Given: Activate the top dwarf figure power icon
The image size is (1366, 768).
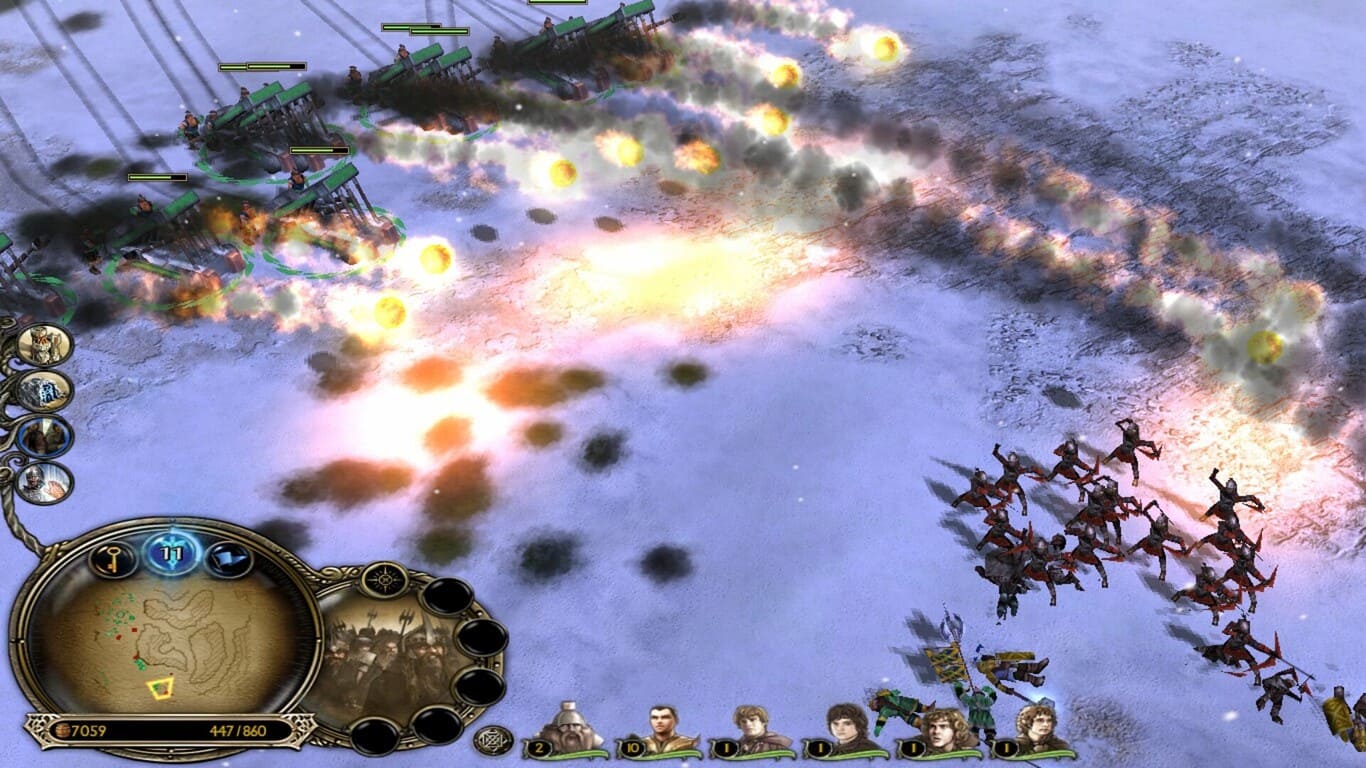Looking at the screenshot, I should (x=45, y=345).
